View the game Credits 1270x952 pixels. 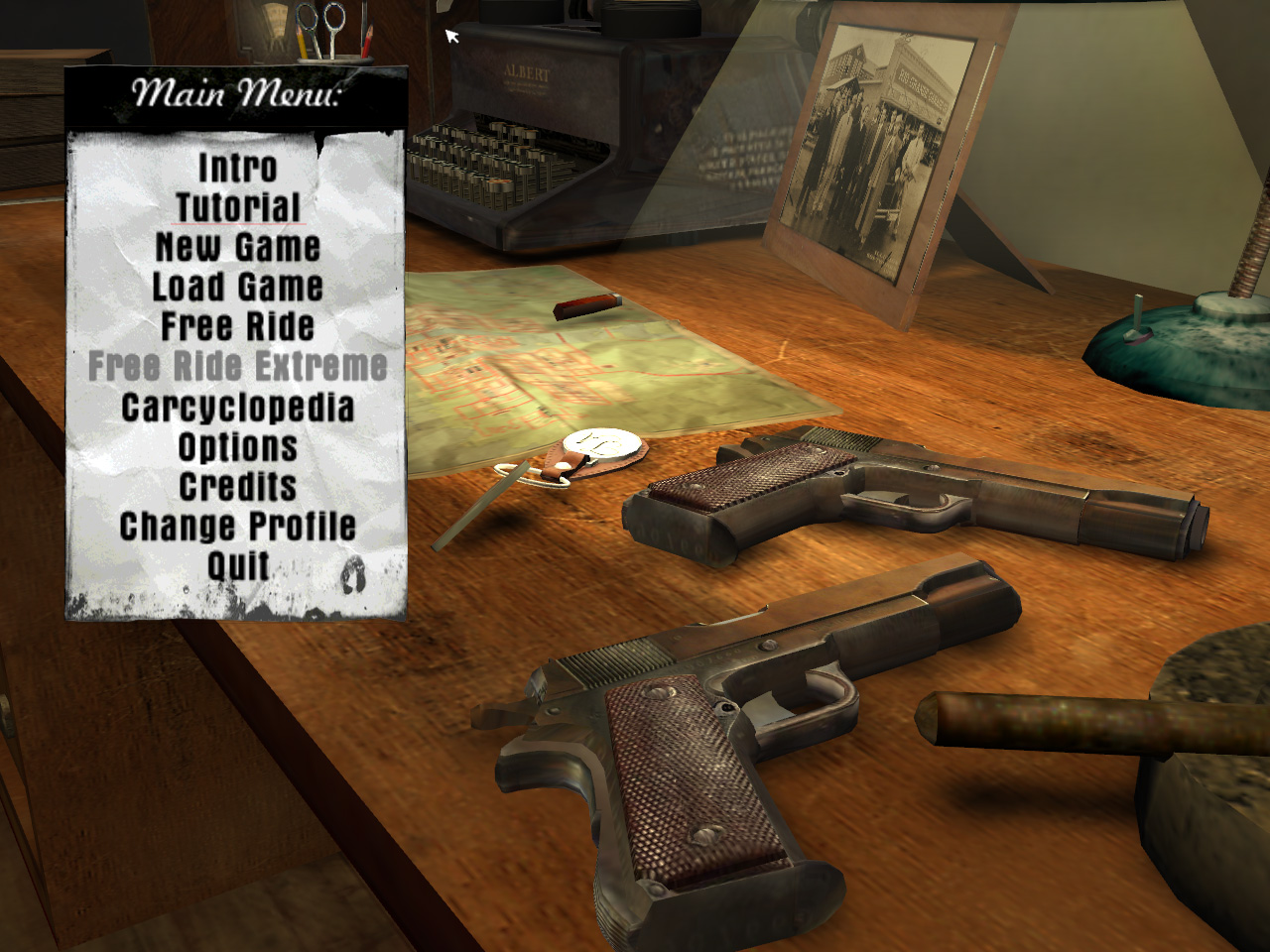tap(238, 486)
